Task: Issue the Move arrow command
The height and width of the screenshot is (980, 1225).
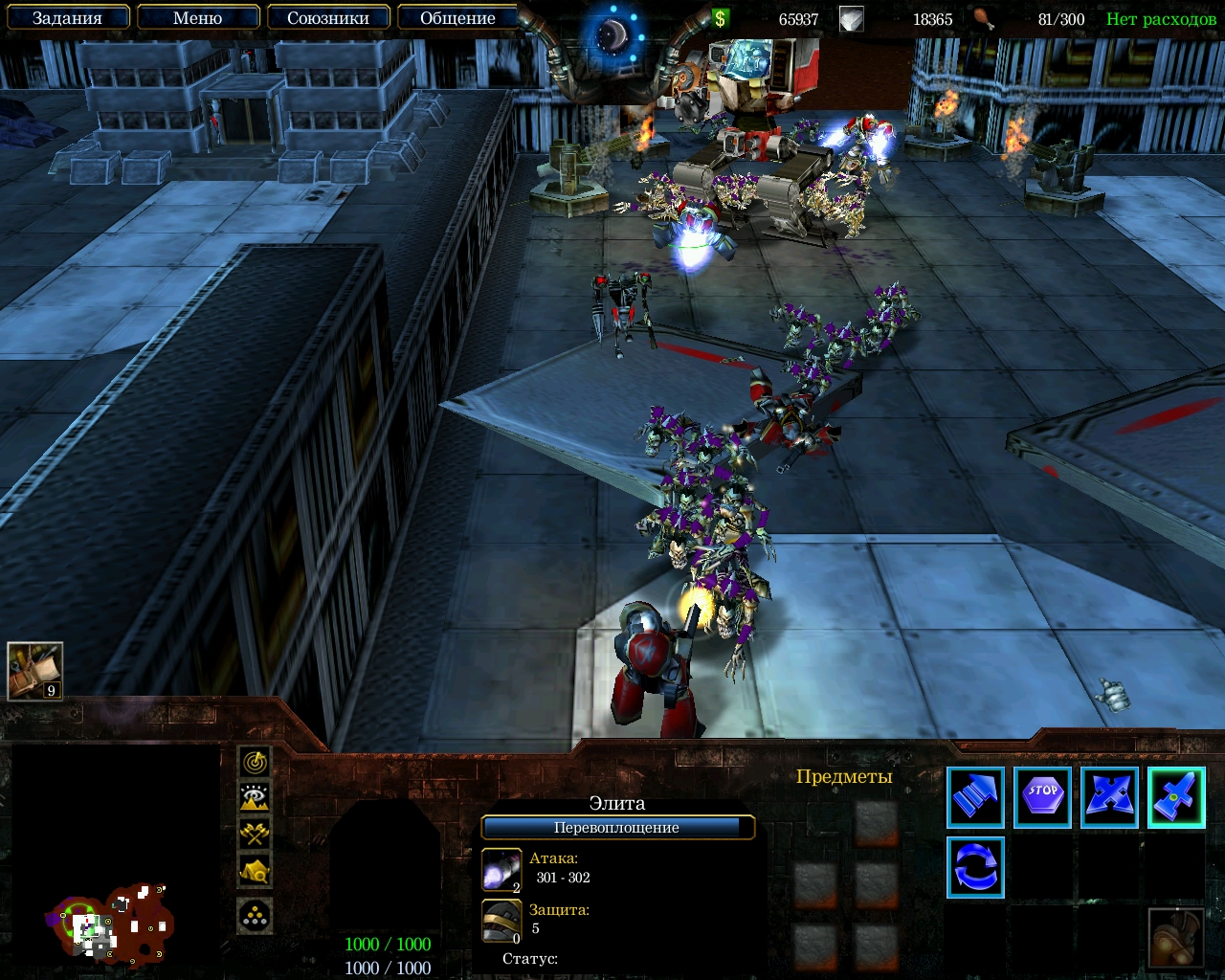Action: [975, 797]
